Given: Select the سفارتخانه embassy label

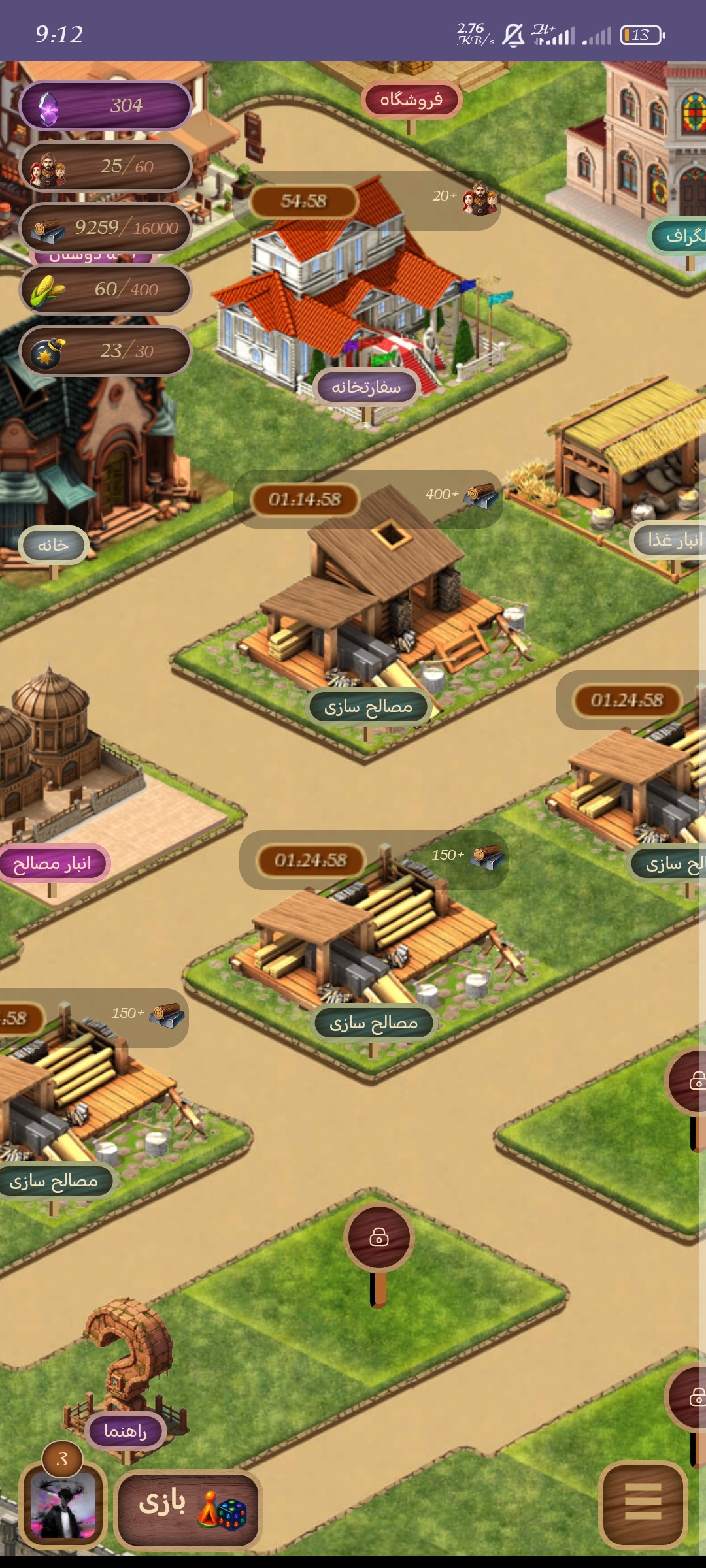Looking at the screenshot, I should pyautogui.click(x=366, y=387).
